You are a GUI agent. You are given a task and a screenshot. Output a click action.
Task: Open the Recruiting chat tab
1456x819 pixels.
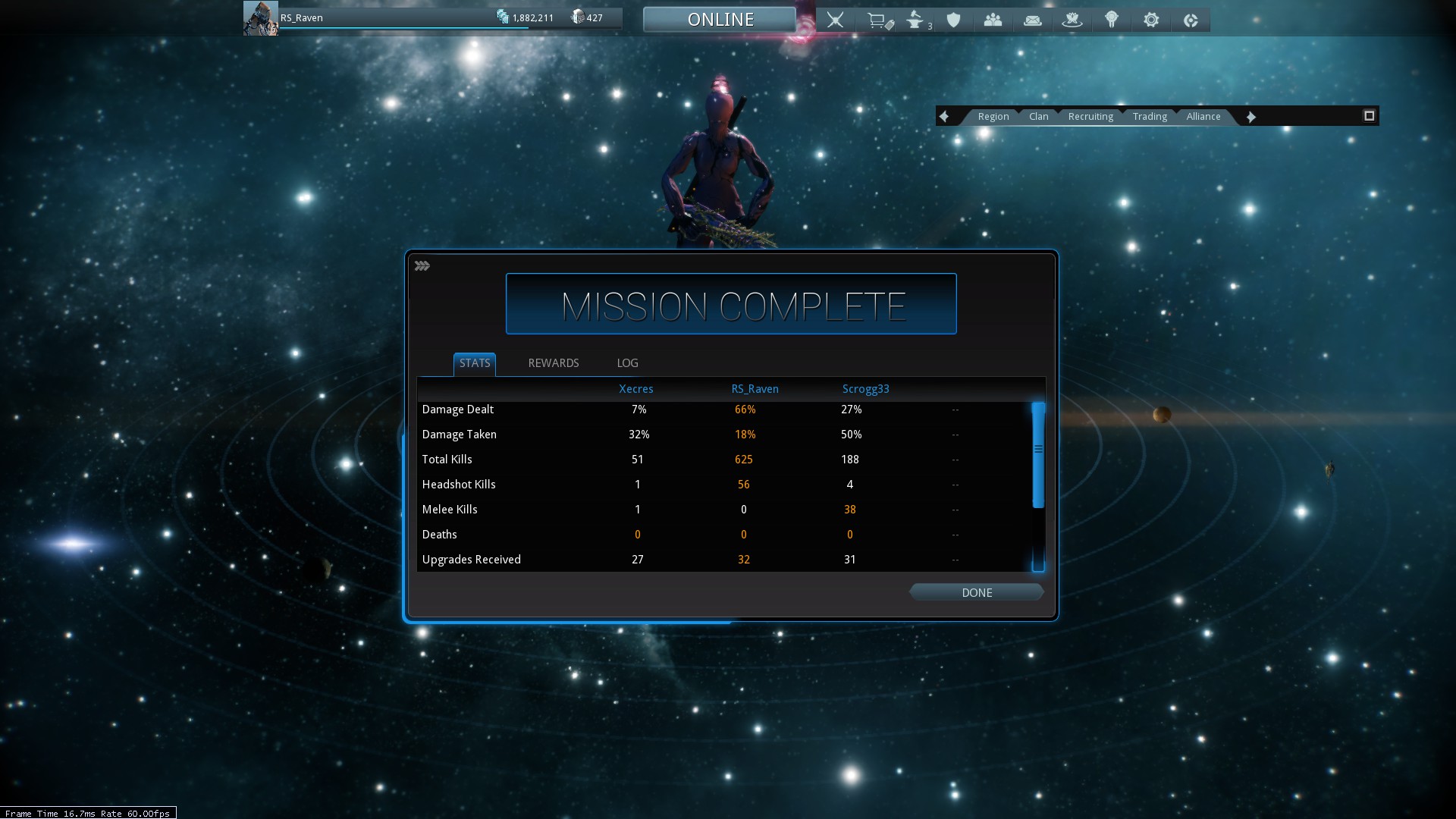tap(1090, 117)
